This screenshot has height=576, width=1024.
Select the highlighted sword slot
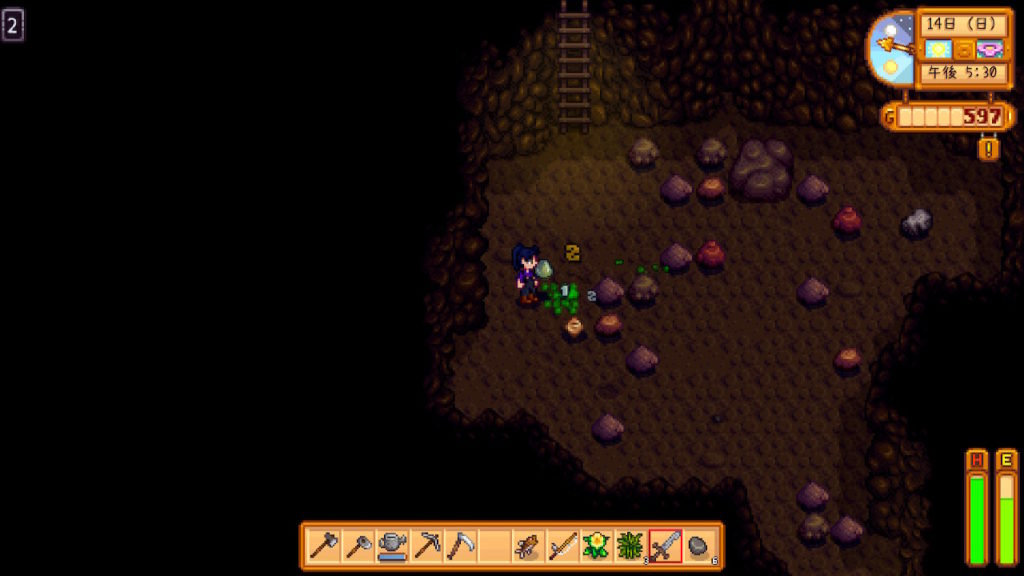(665, 546)
